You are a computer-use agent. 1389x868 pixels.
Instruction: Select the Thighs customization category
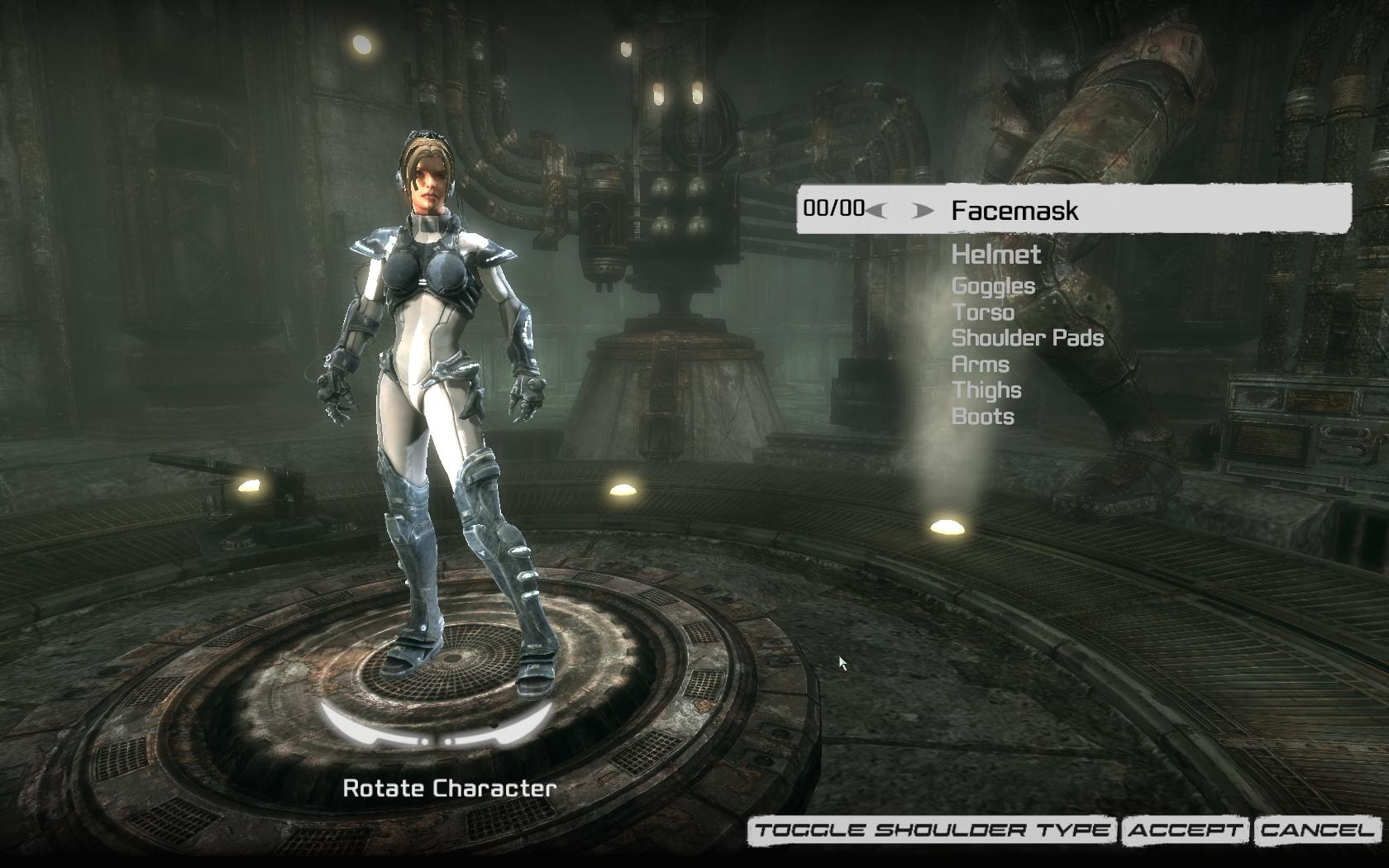point(986,390)
